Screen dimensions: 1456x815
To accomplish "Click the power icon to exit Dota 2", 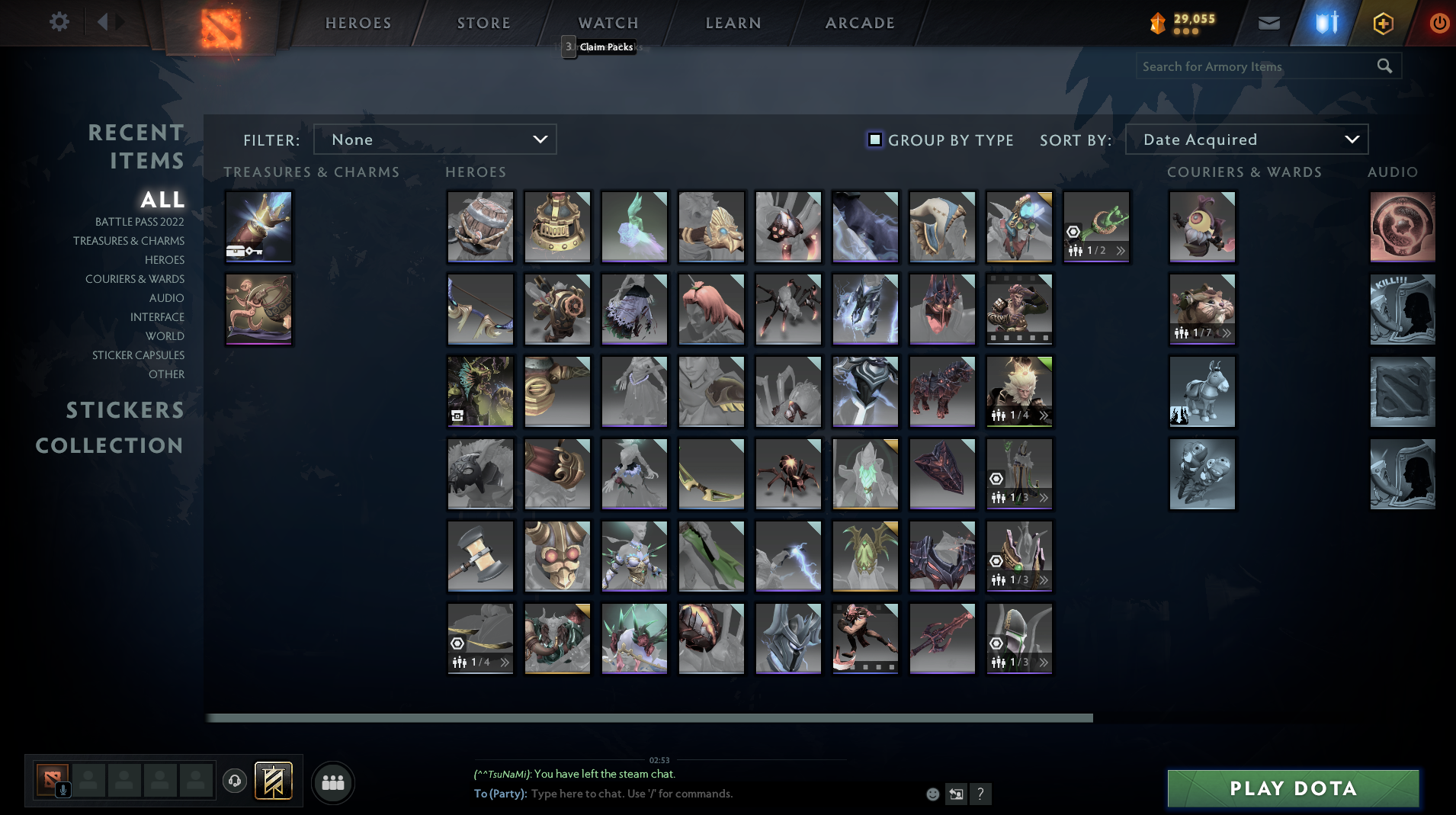I will [1439, 22].
